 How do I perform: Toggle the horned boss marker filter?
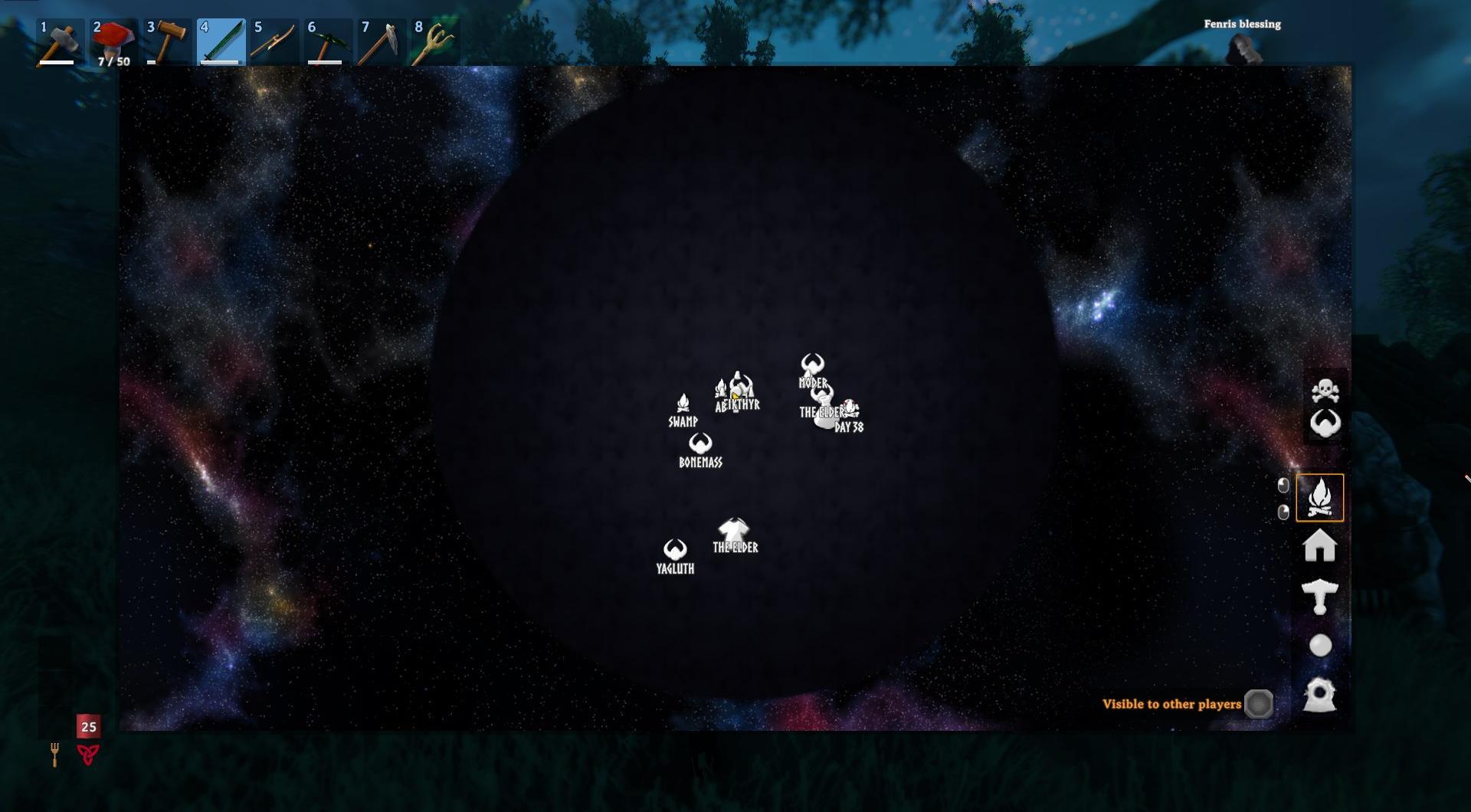point(1325,423)
